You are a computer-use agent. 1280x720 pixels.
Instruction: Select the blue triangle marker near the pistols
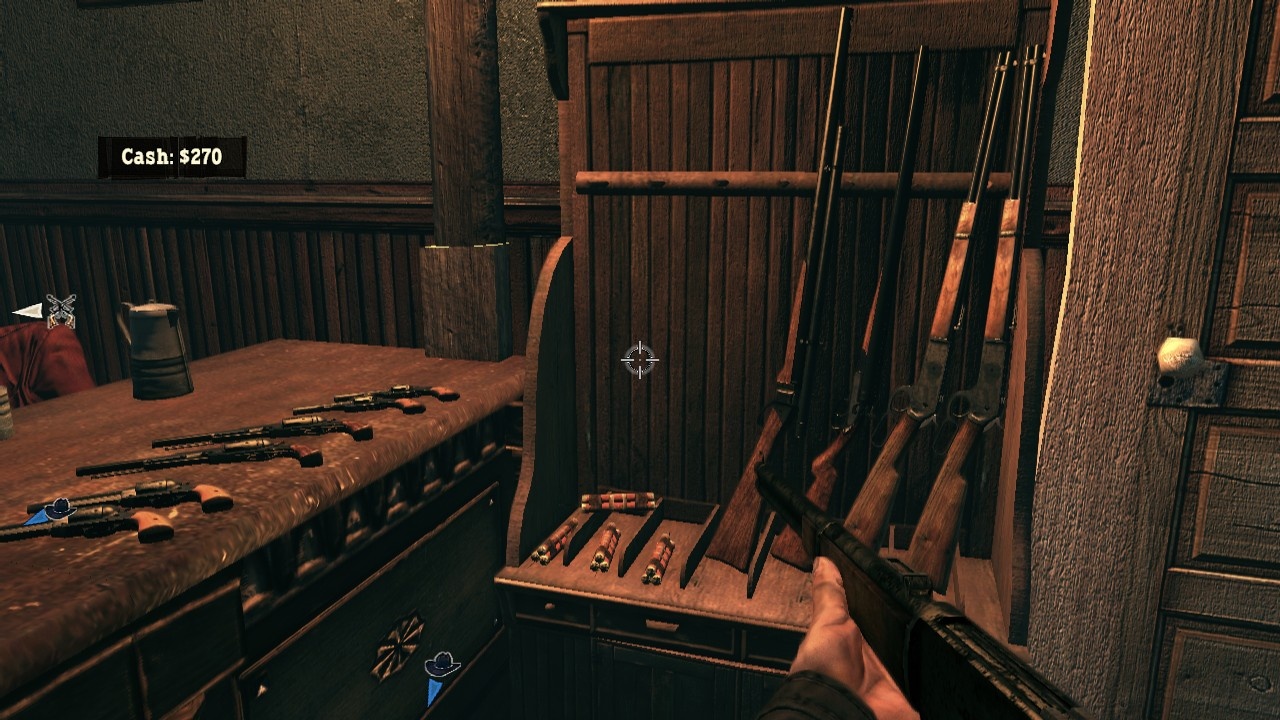[x=35, y=516]
